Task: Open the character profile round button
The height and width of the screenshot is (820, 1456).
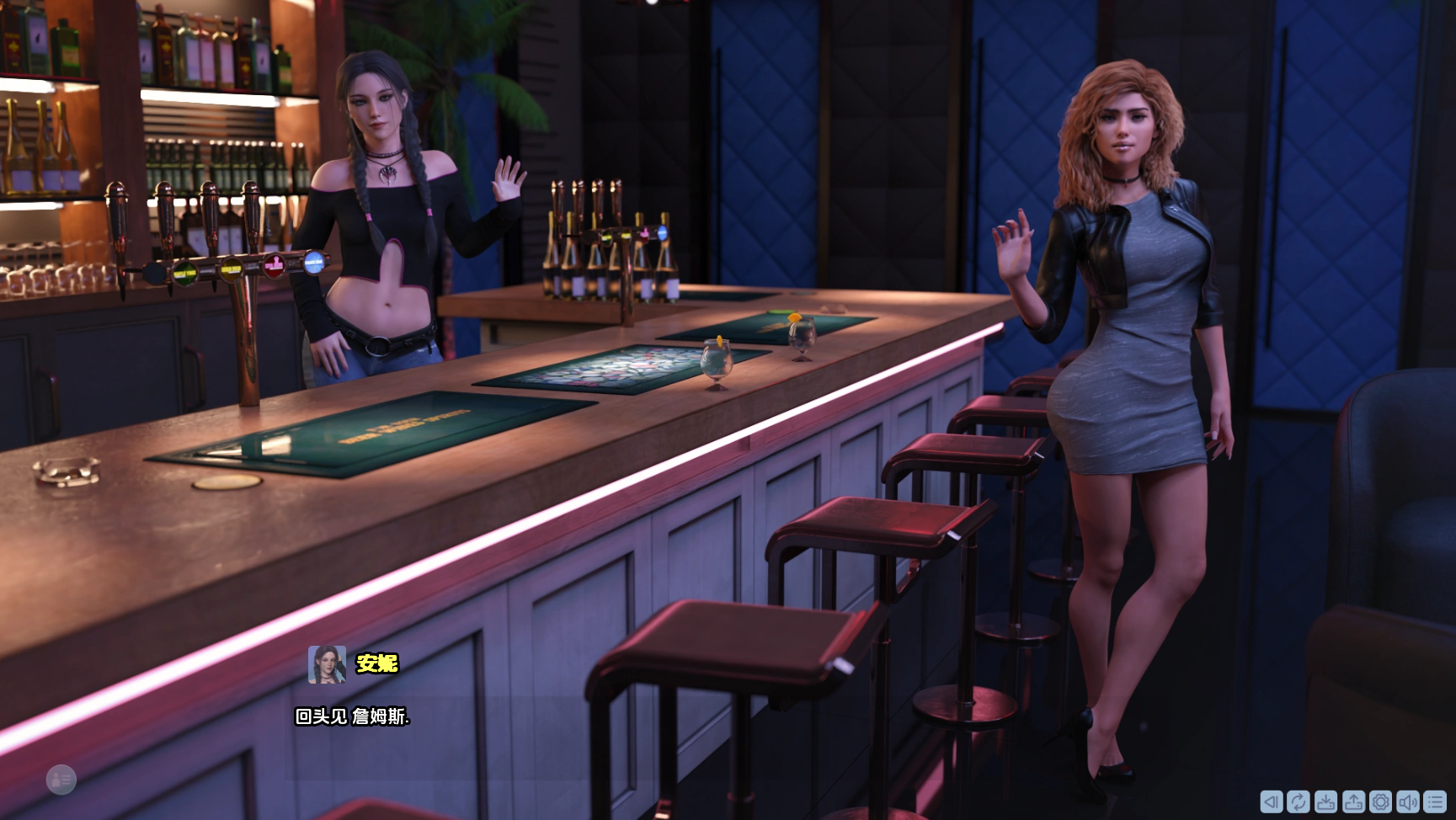Action: [61, 780]
